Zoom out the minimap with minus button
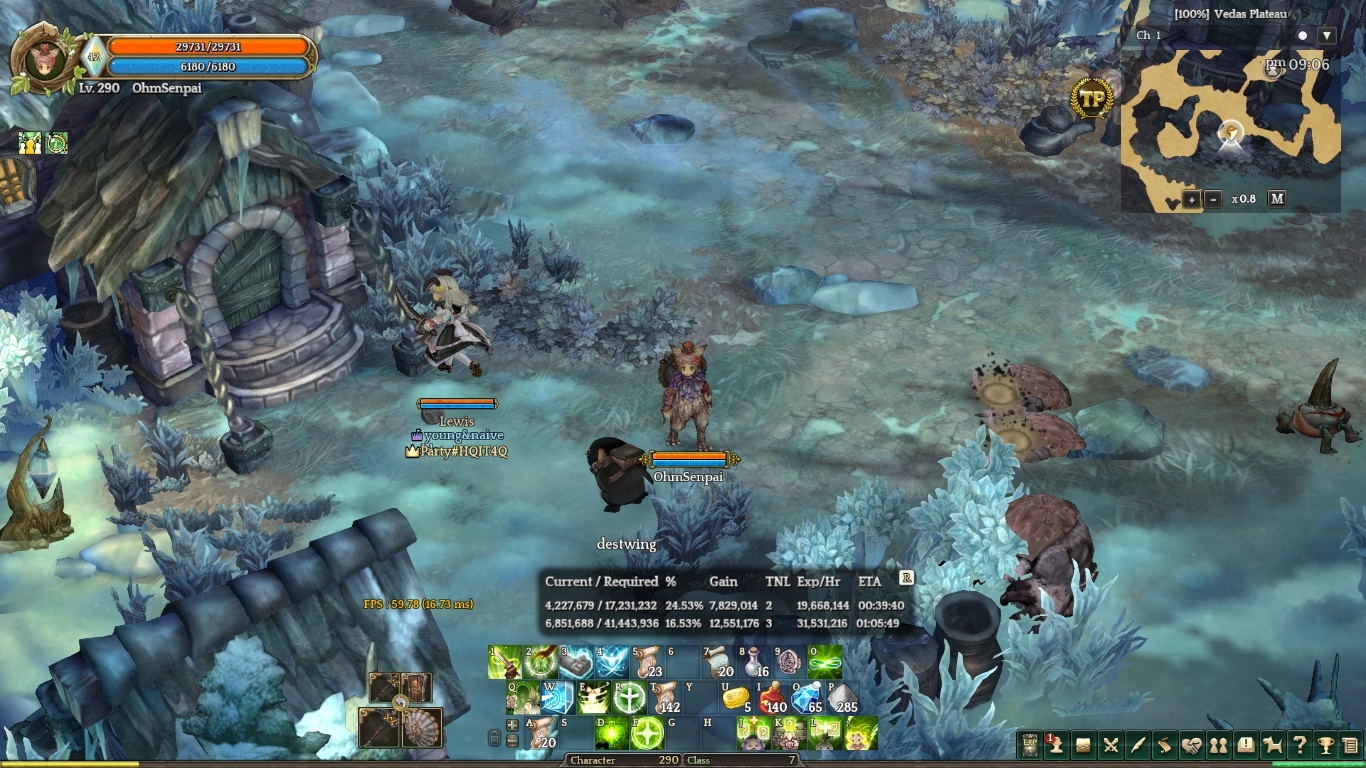1366x768 pixels. (1214, 199)
